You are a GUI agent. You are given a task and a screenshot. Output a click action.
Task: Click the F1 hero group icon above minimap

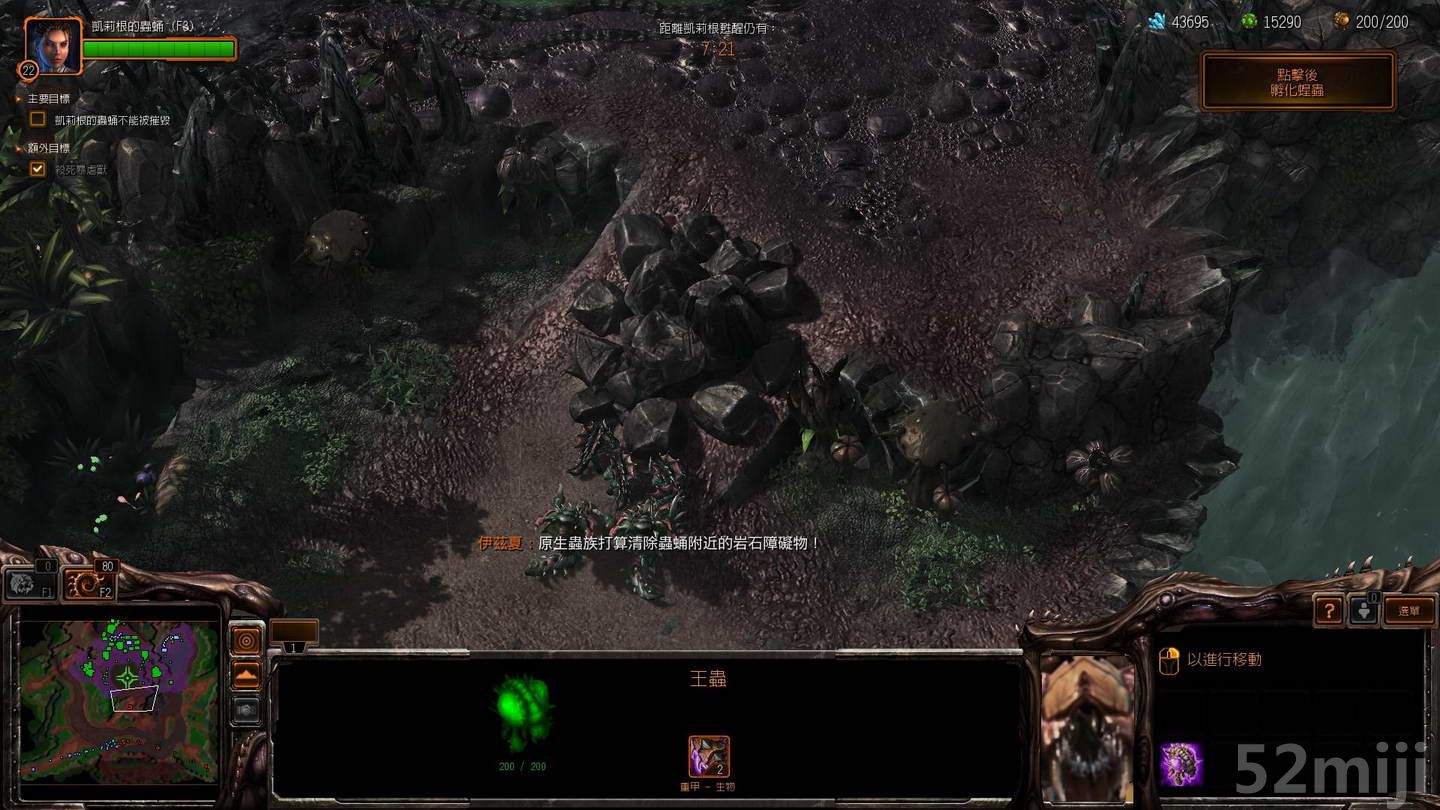[x=30, y=583]
